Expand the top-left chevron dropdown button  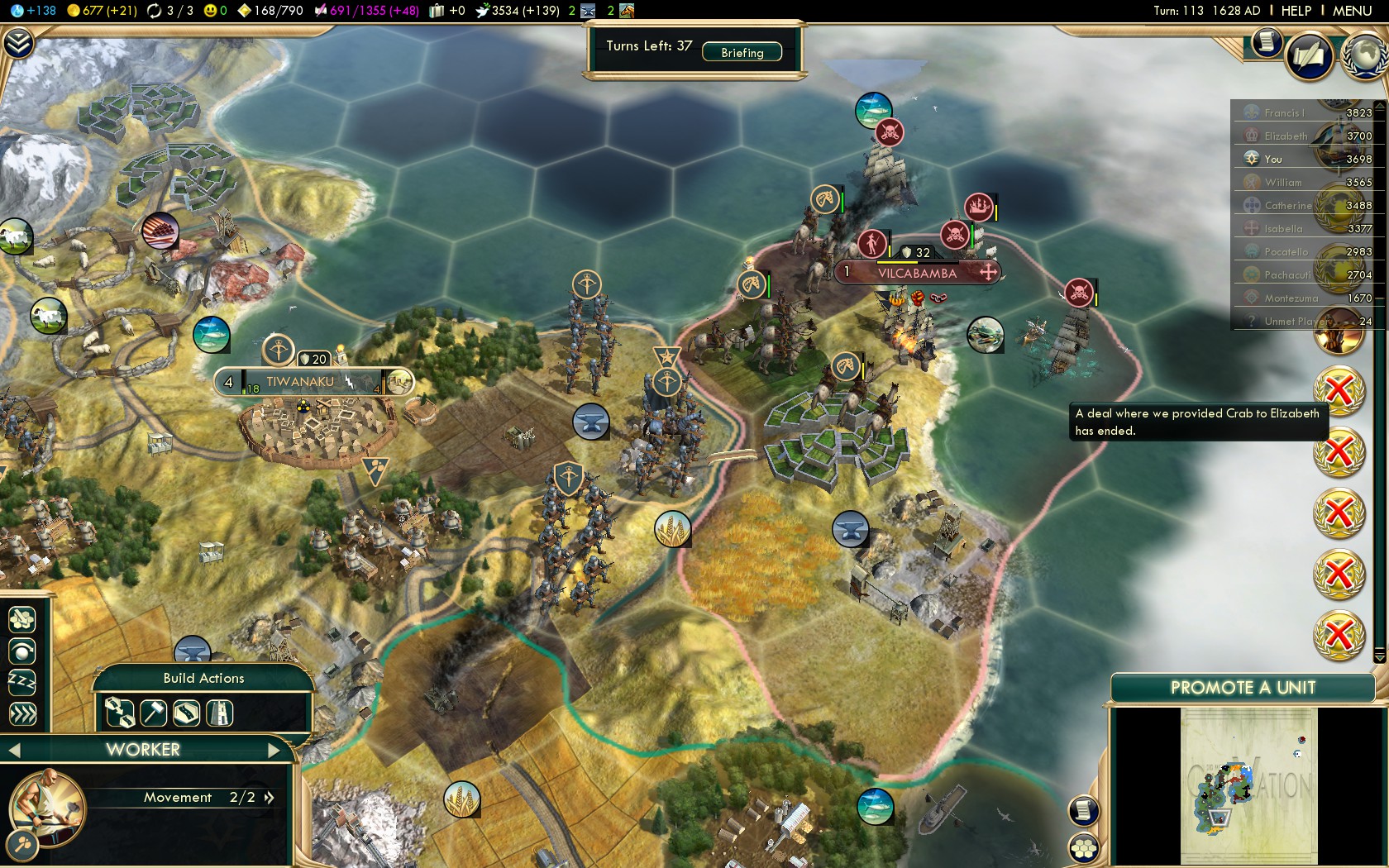click(18, 43)
